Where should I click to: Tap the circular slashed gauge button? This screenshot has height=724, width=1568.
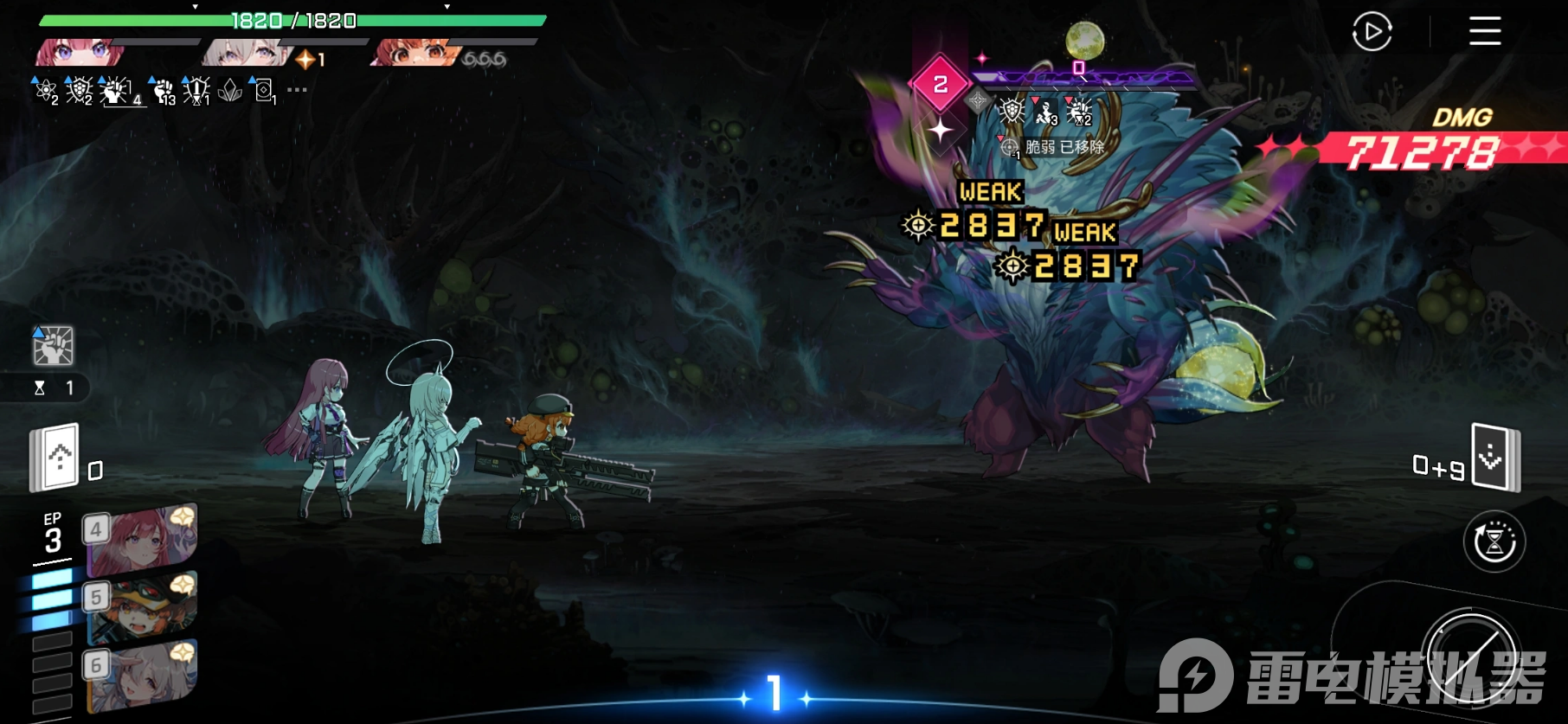click(x=1472, y=657)
